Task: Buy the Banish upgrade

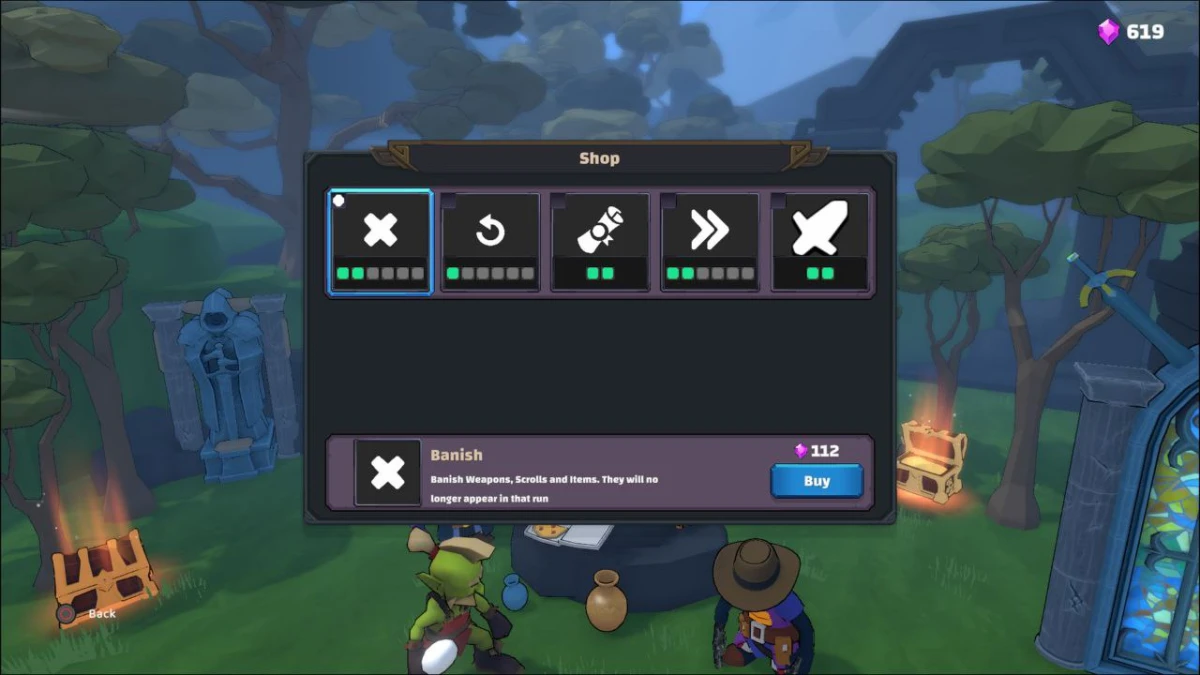Action: coord(816,481)
